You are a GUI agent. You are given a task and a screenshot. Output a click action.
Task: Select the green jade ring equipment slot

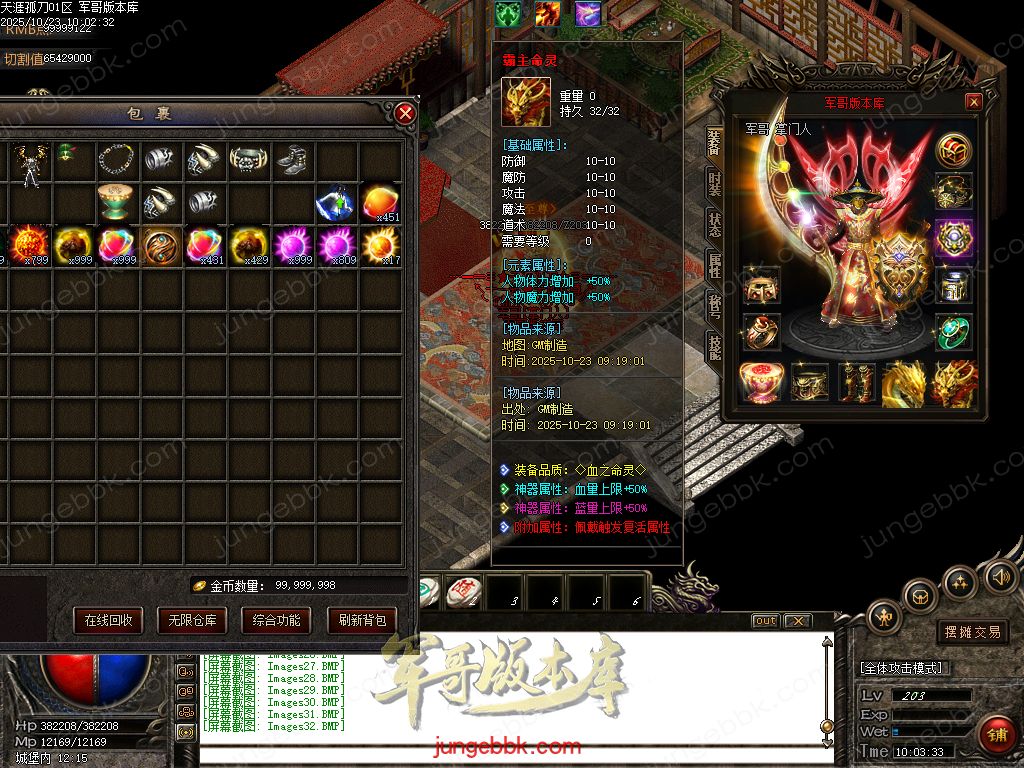pyautogui.click(x=954, y=333)
